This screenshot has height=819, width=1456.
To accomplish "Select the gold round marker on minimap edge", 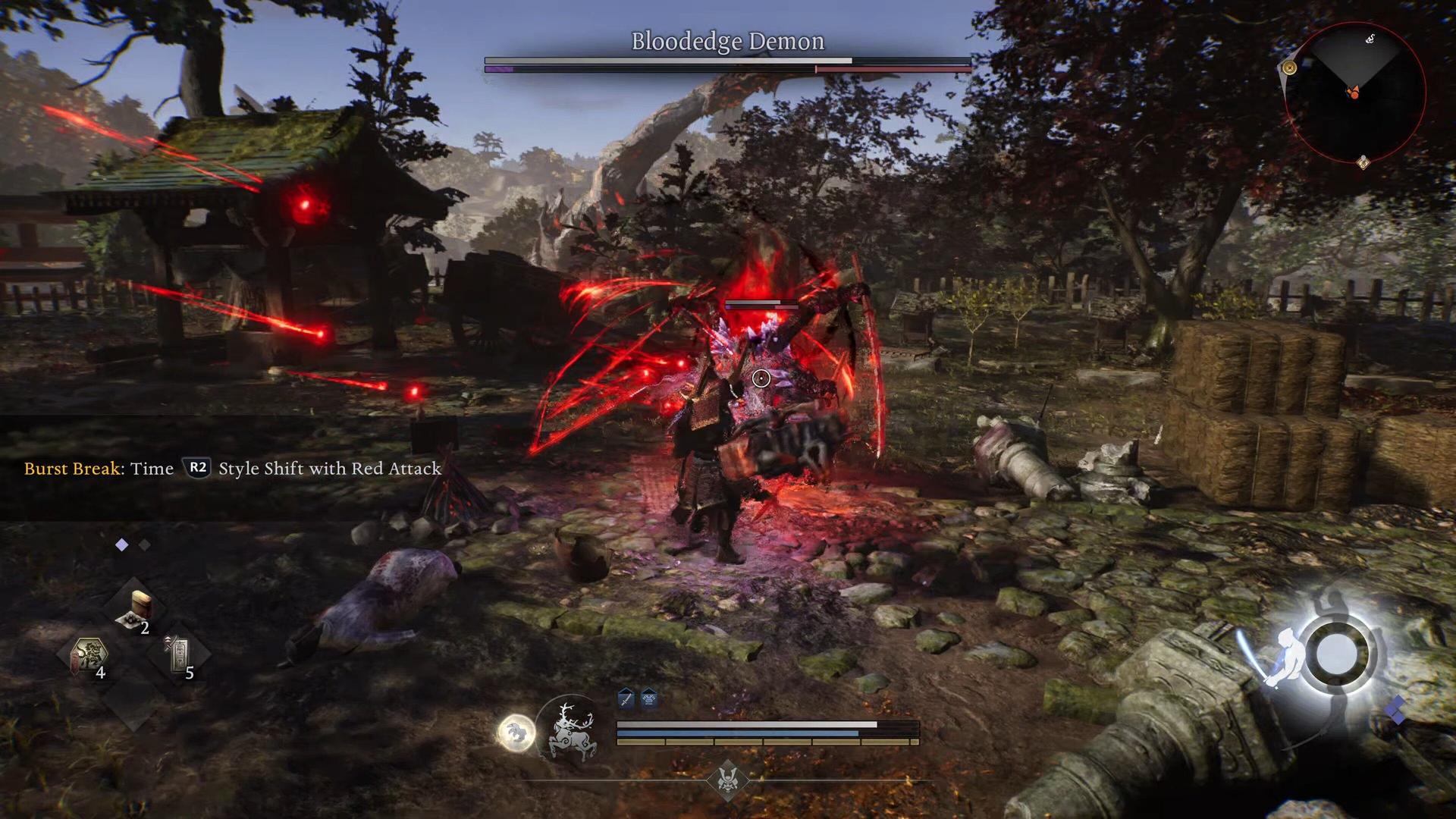I will (x=1289, y=68).
